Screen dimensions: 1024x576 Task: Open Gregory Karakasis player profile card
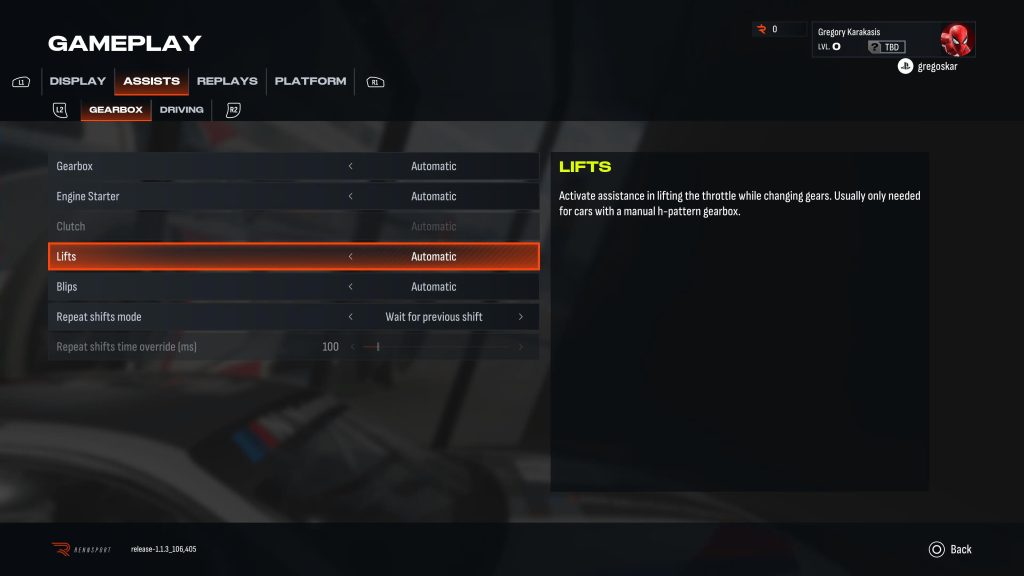pos(892,40)
